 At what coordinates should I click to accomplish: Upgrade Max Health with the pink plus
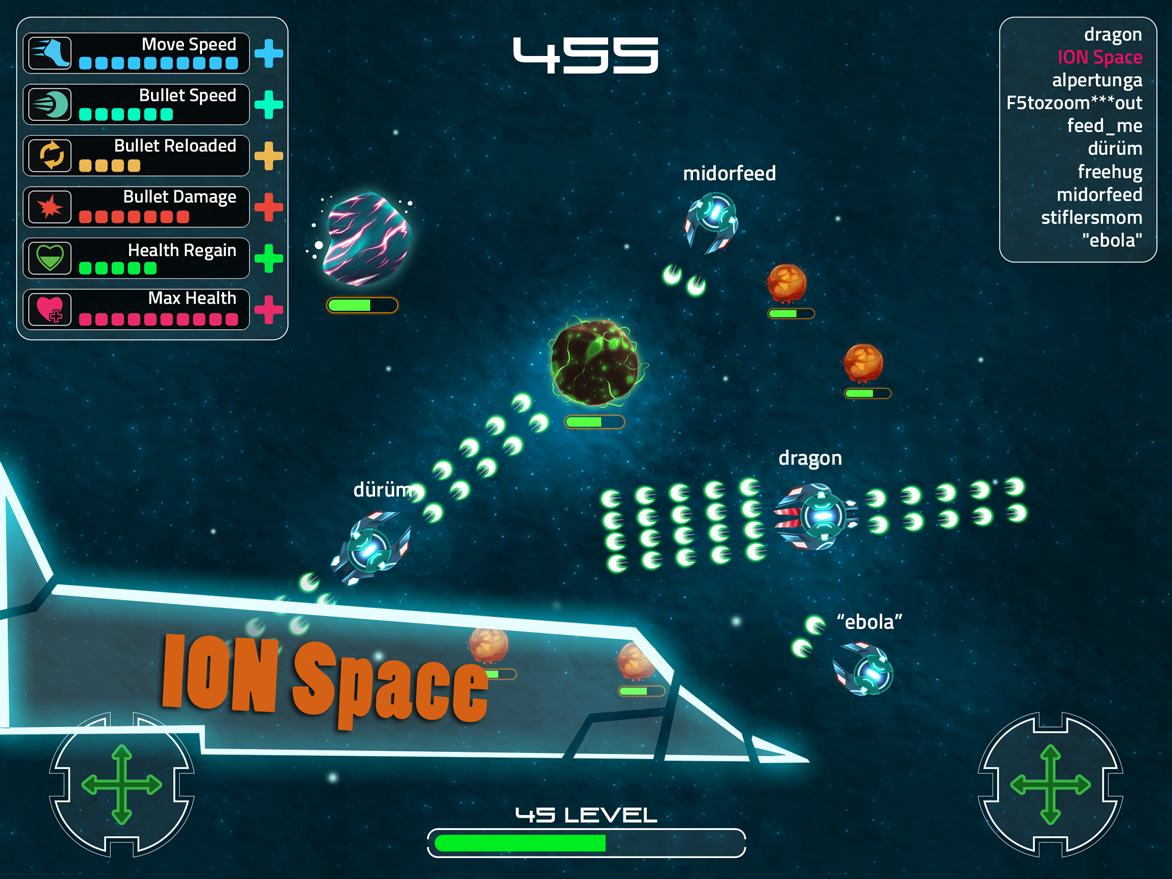tap(268, 309)
